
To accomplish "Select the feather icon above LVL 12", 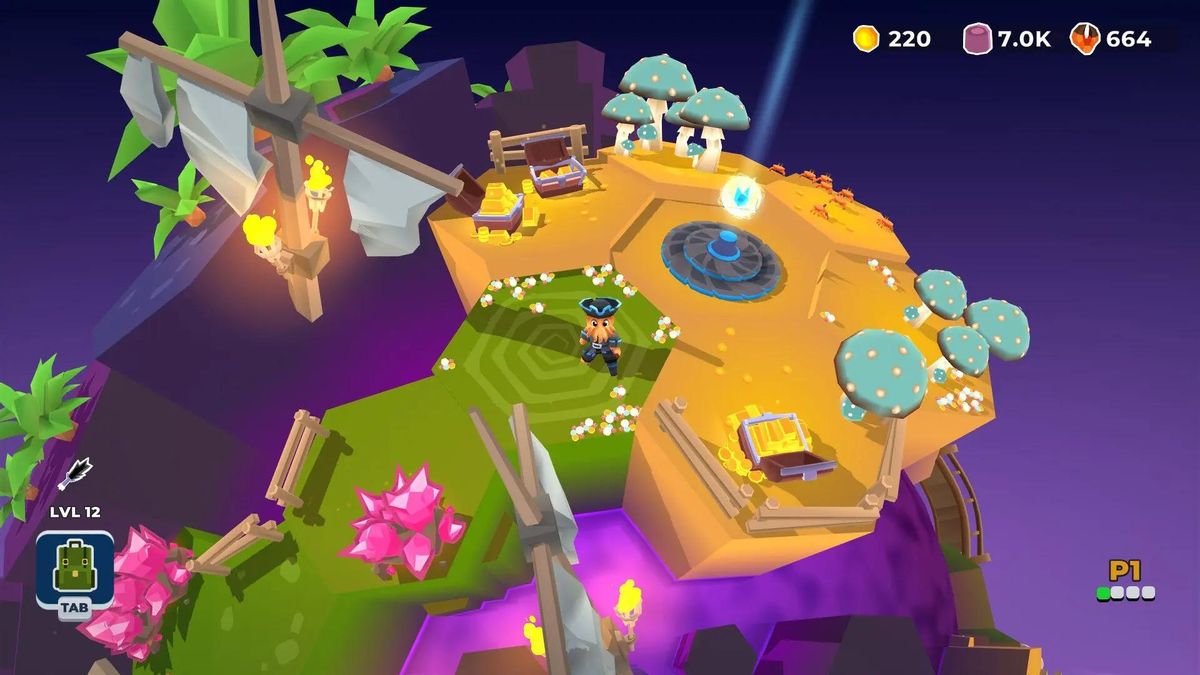I will tap(75, 473).
